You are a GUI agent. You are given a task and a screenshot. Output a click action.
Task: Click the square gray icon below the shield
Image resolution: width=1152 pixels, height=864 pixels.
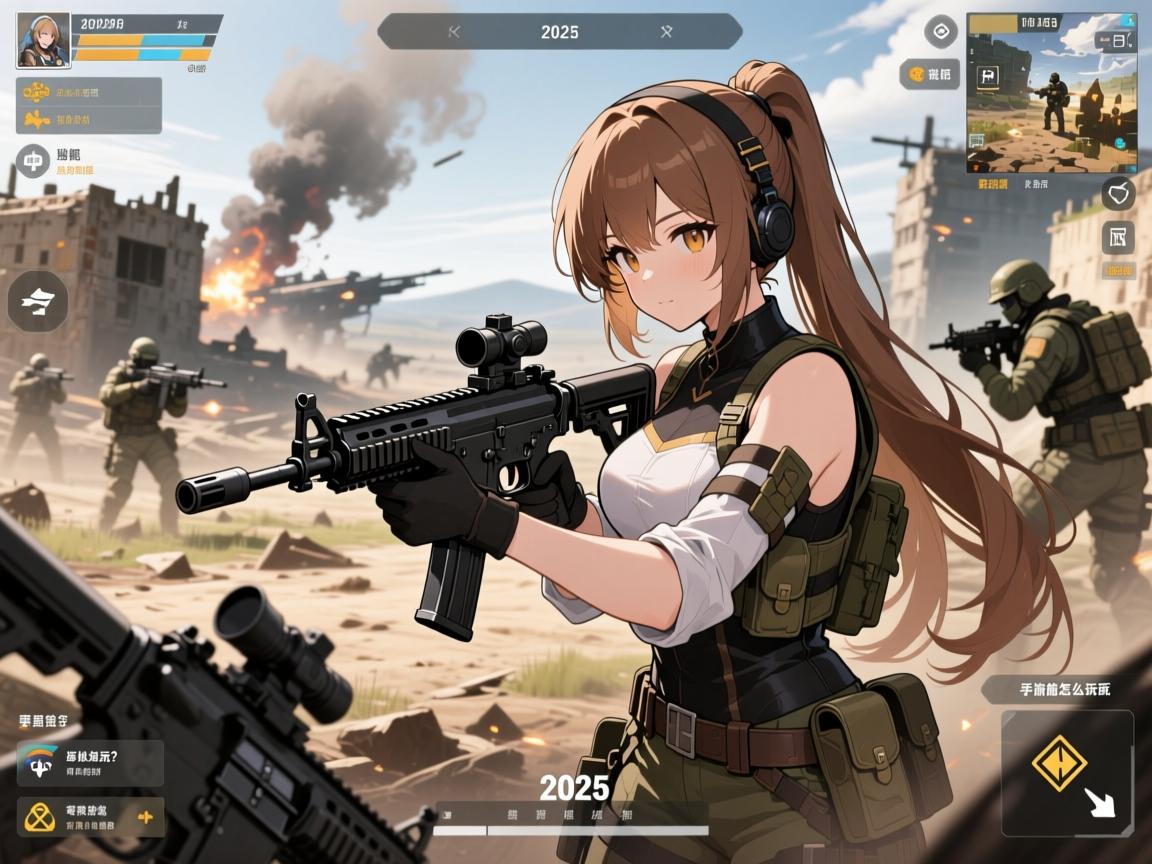1118,238
